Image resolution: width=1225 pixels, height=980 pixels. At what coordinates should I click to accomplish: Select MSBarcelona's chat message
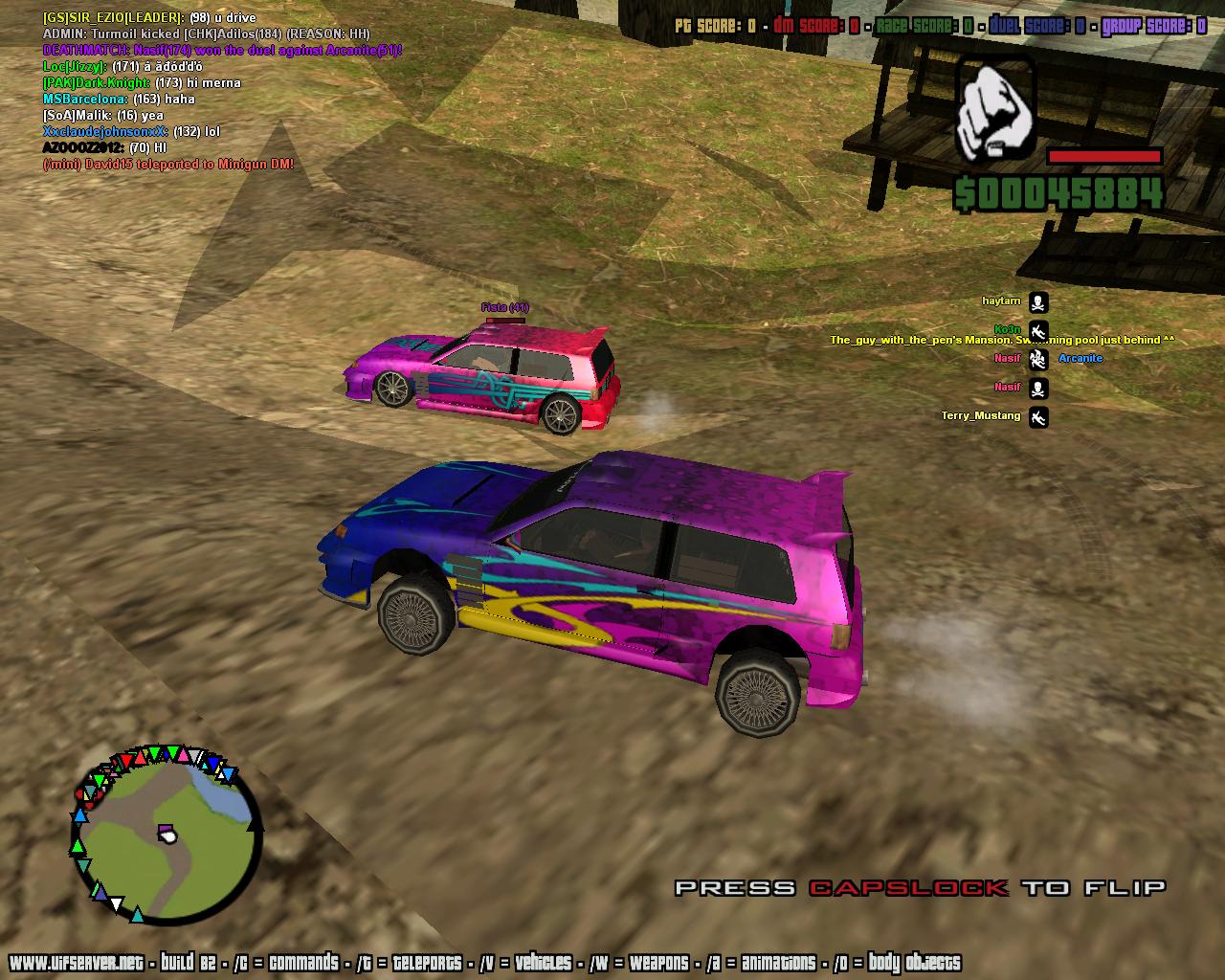(119, 99)
